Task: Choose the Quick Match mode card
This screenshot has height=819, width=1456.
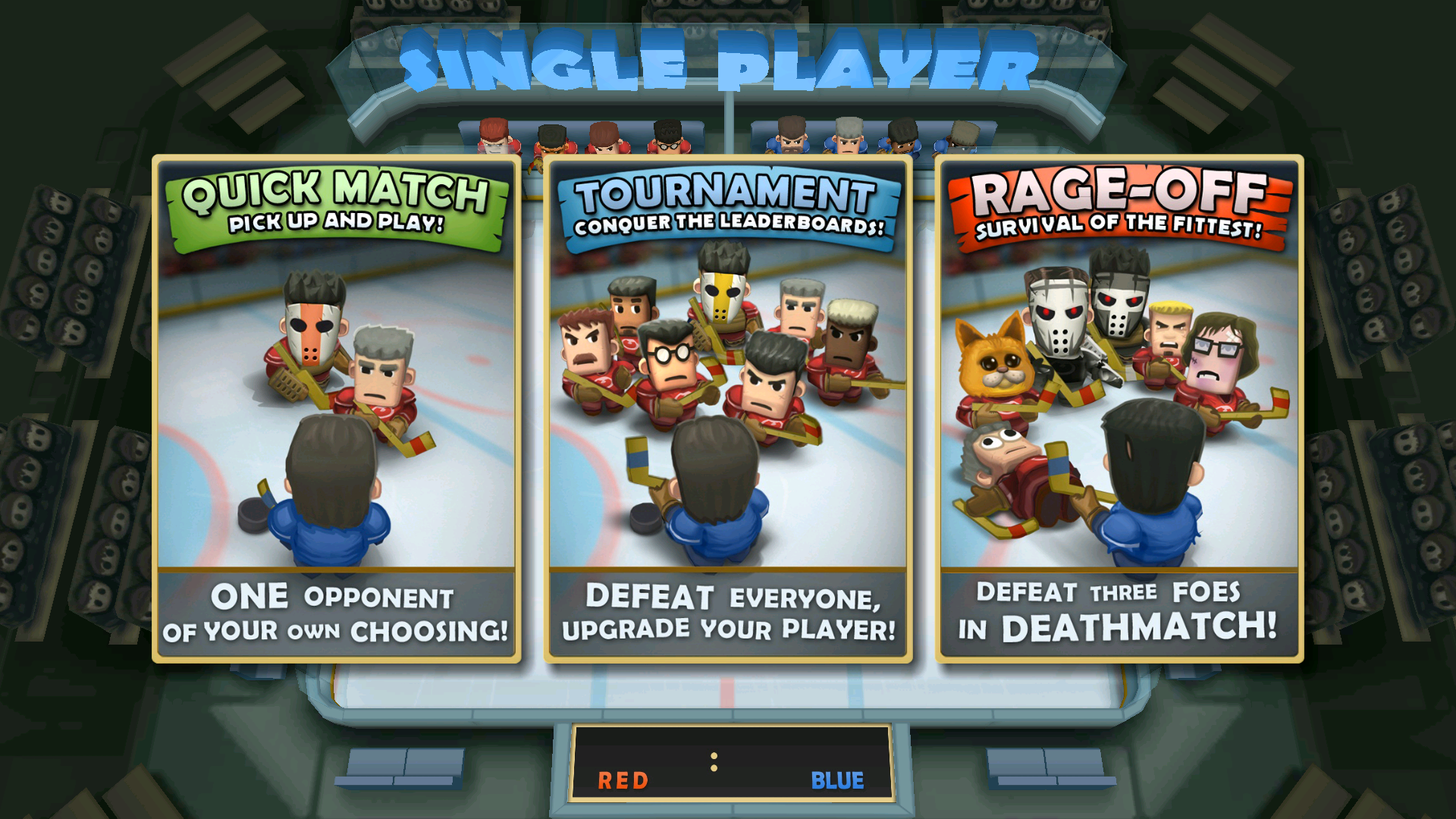Action: [336, 409]
